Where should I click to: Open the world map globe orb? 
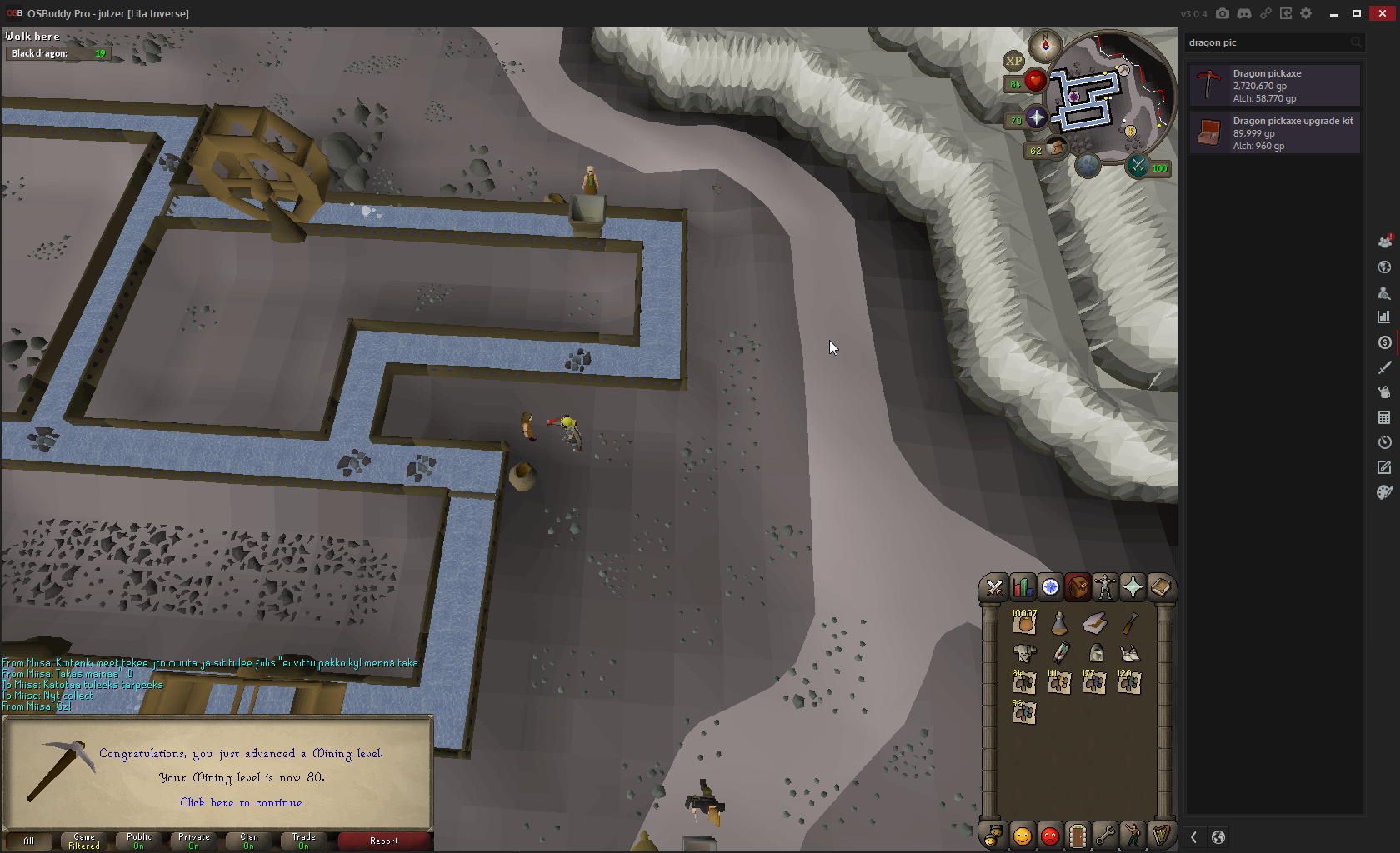tap(1087, 165)
